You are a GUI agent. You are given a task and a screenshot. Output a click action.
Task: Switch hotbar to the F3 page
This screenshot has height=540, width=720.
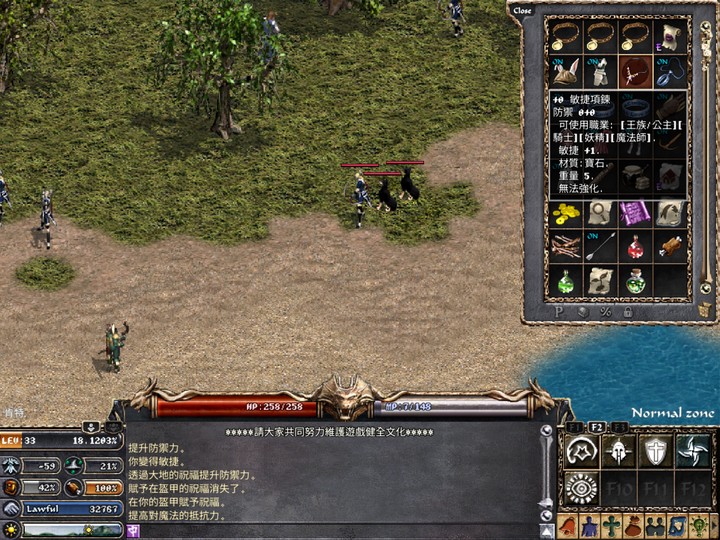(x=620, y=428)
